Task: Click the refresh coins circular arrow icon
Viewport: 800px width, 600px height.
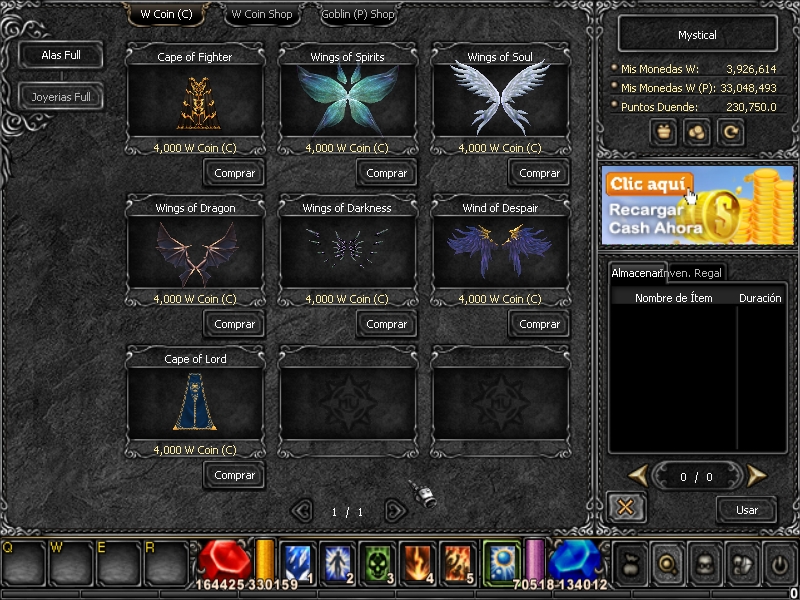Action: coord(733,131)
